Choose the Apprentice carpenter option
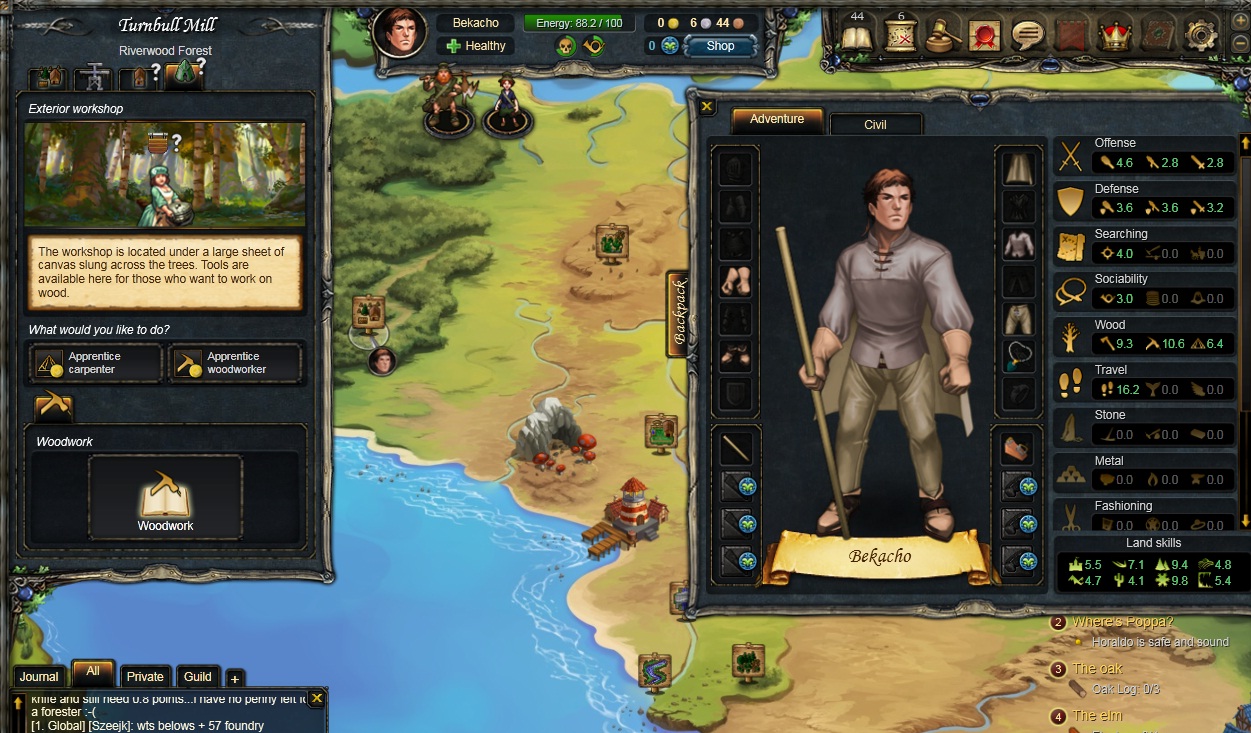The width and height of the screenshot is (1251, 733). [x=96, y=363]
